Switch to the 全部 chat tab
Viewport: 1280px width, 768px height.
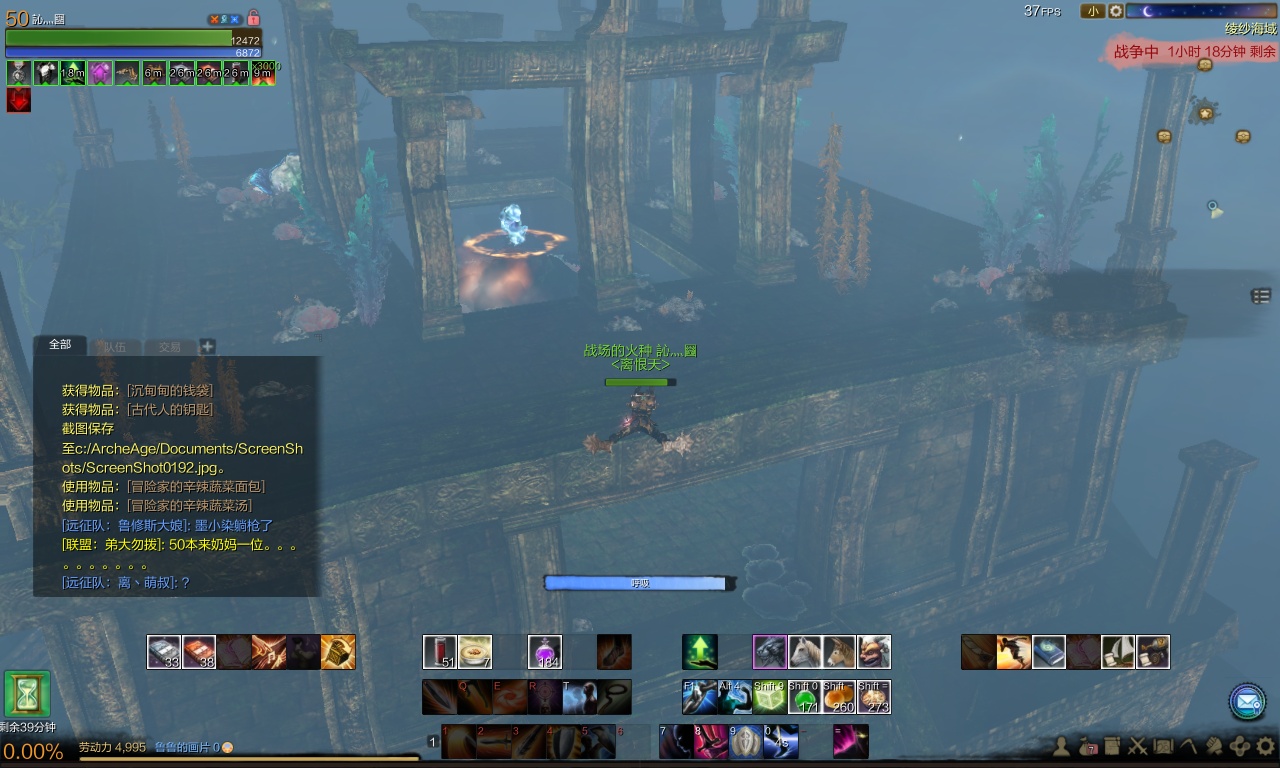coord(60,345)
